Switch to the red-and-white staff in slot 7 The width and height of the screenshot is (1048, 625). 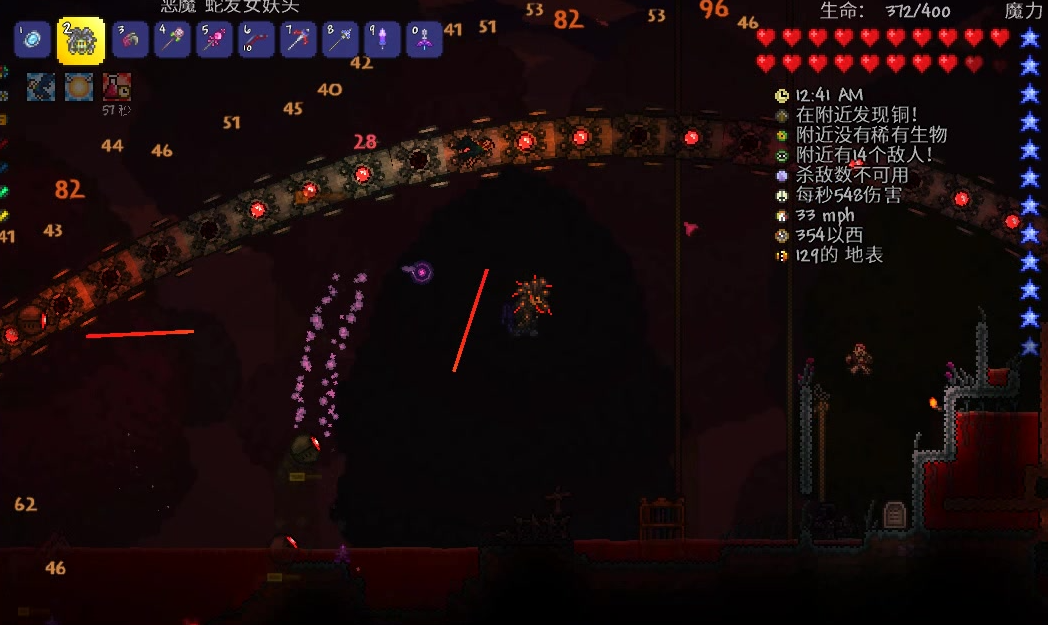(298, 40)
